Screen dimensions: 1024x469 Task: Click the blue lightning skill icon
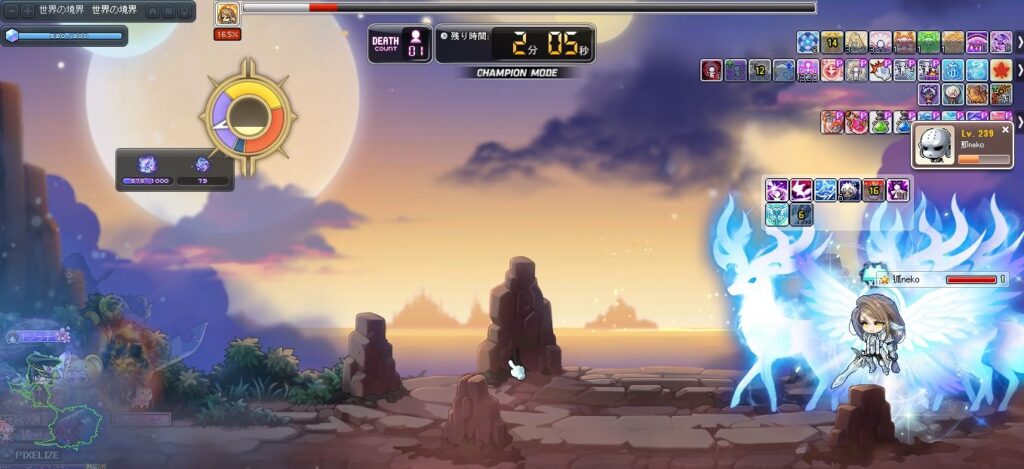point(825,190)
